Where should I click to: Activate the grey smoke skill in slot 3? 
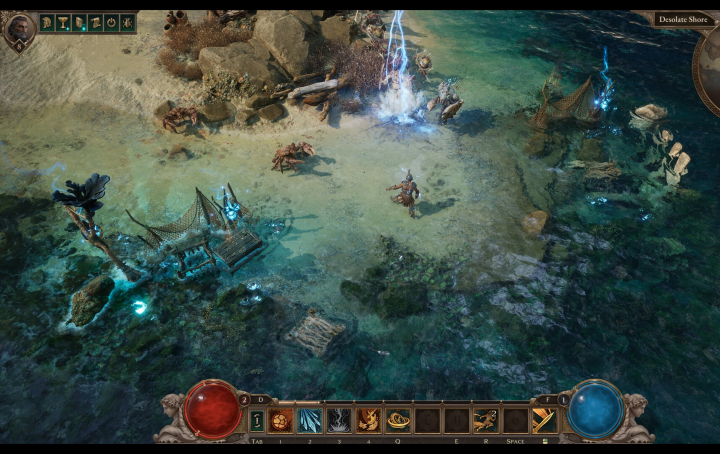(x=339, y=420)
